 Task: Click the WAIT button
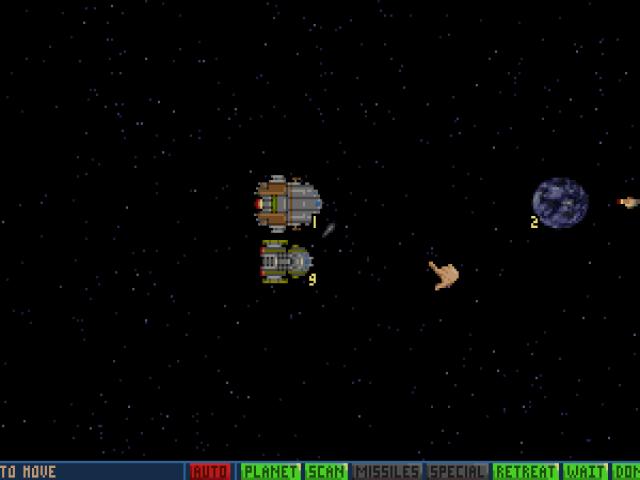(x=585, y=471)
